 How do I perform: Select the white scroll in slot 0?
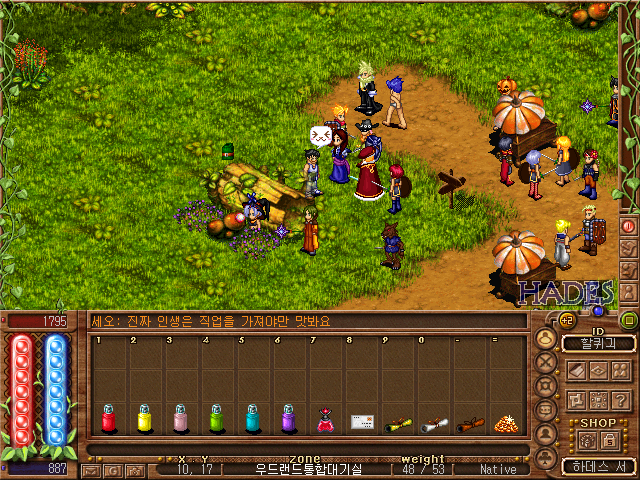click(x=433, y=423)
